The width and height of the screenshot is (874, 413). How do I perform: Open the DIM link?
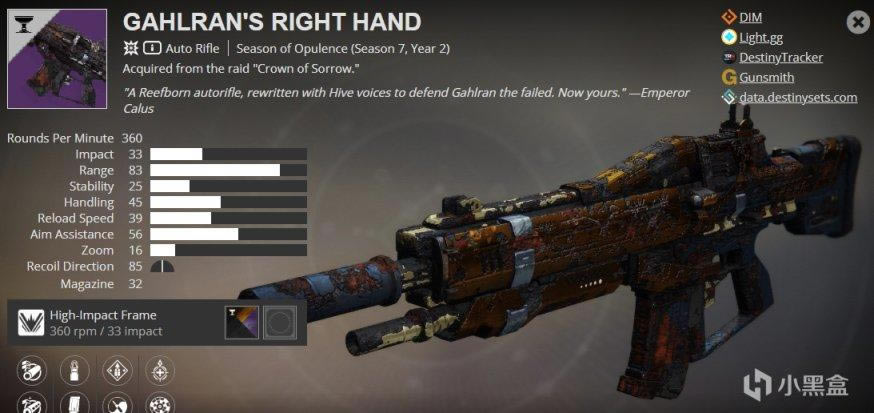(752, 17)
